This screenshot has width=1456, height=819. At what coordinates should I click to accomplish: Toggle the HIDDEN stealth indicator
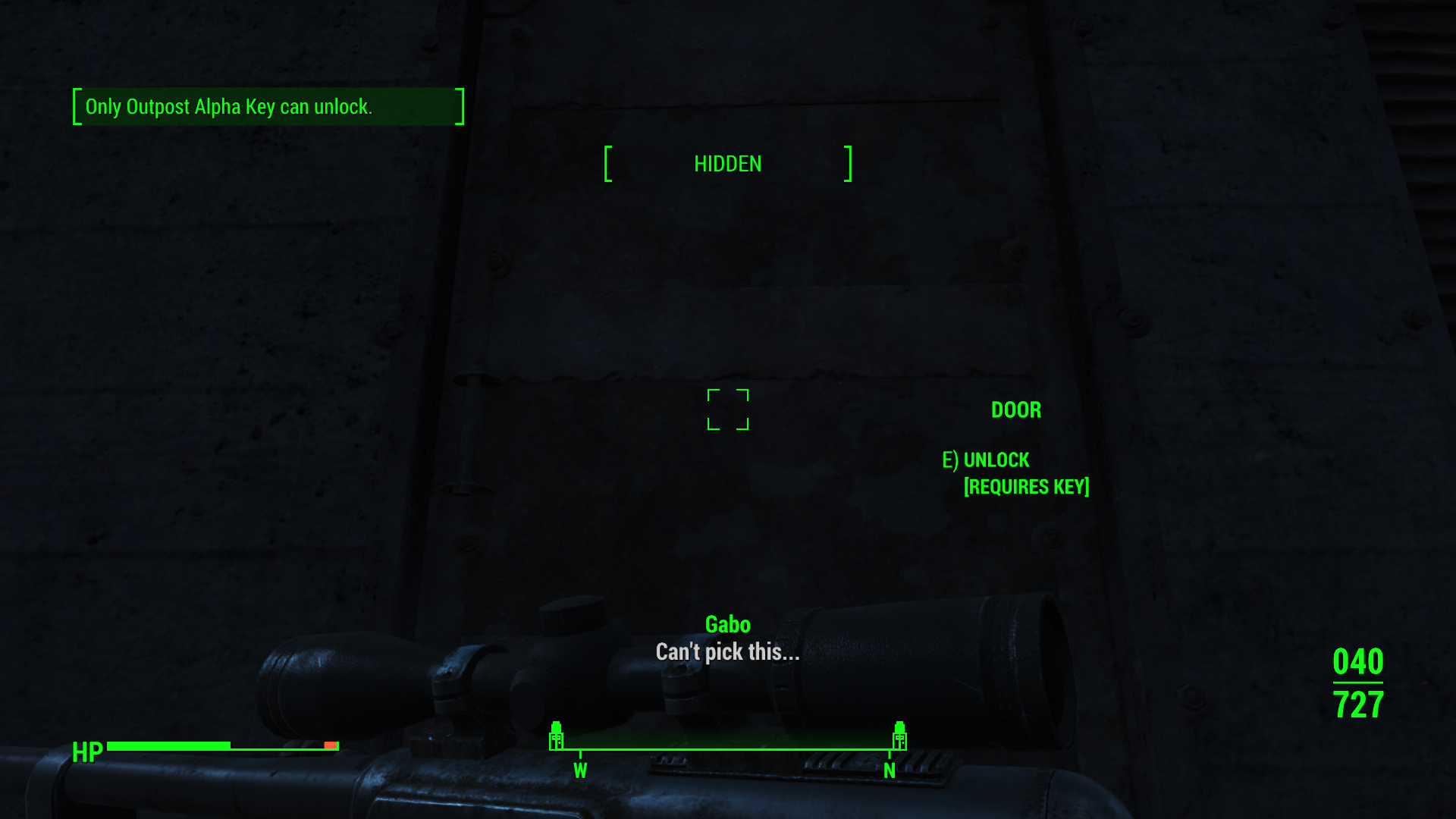727,164
